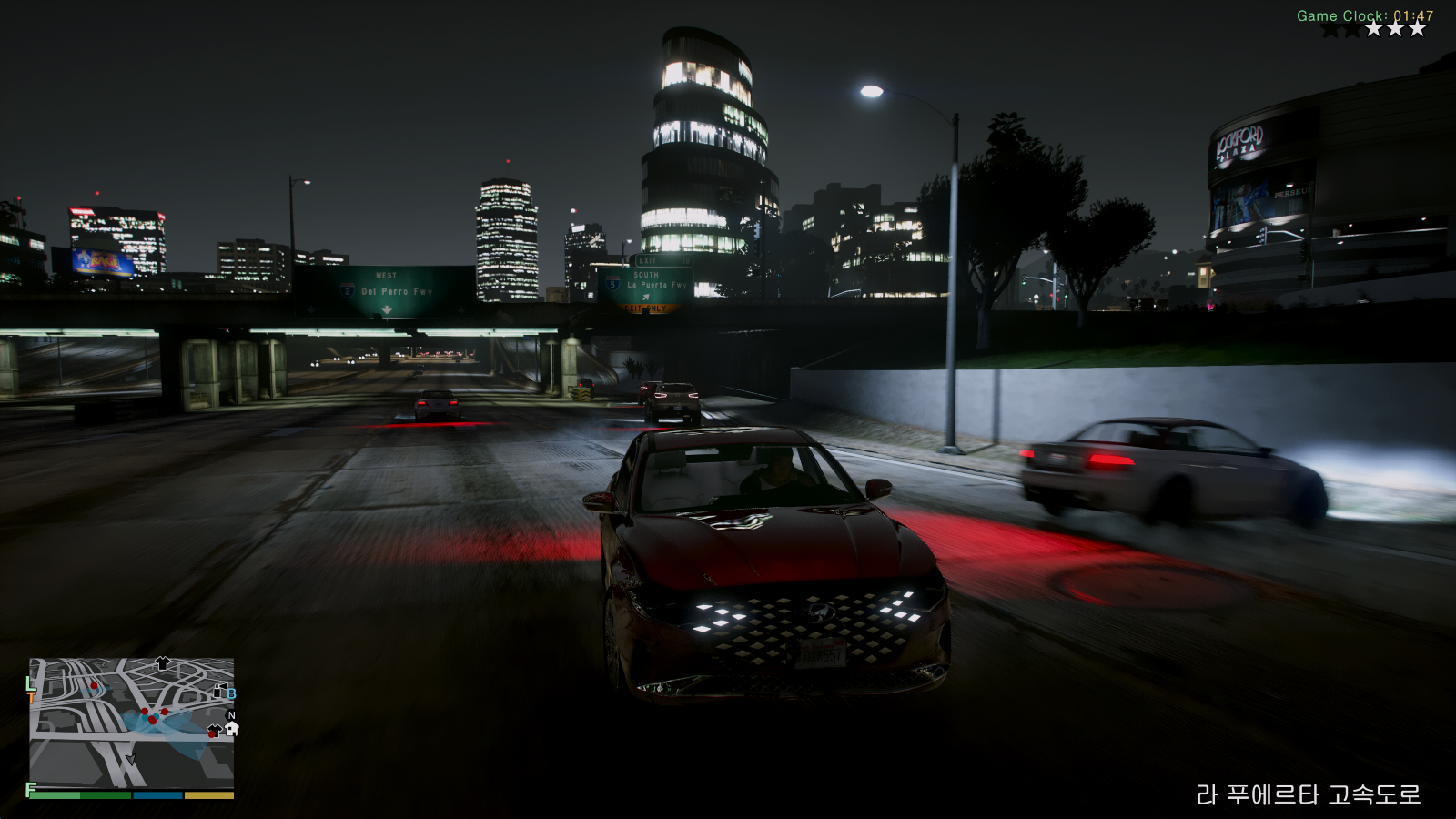Click the minimap radar
The image size is (1456, 819).
click(x=132, y=723)
